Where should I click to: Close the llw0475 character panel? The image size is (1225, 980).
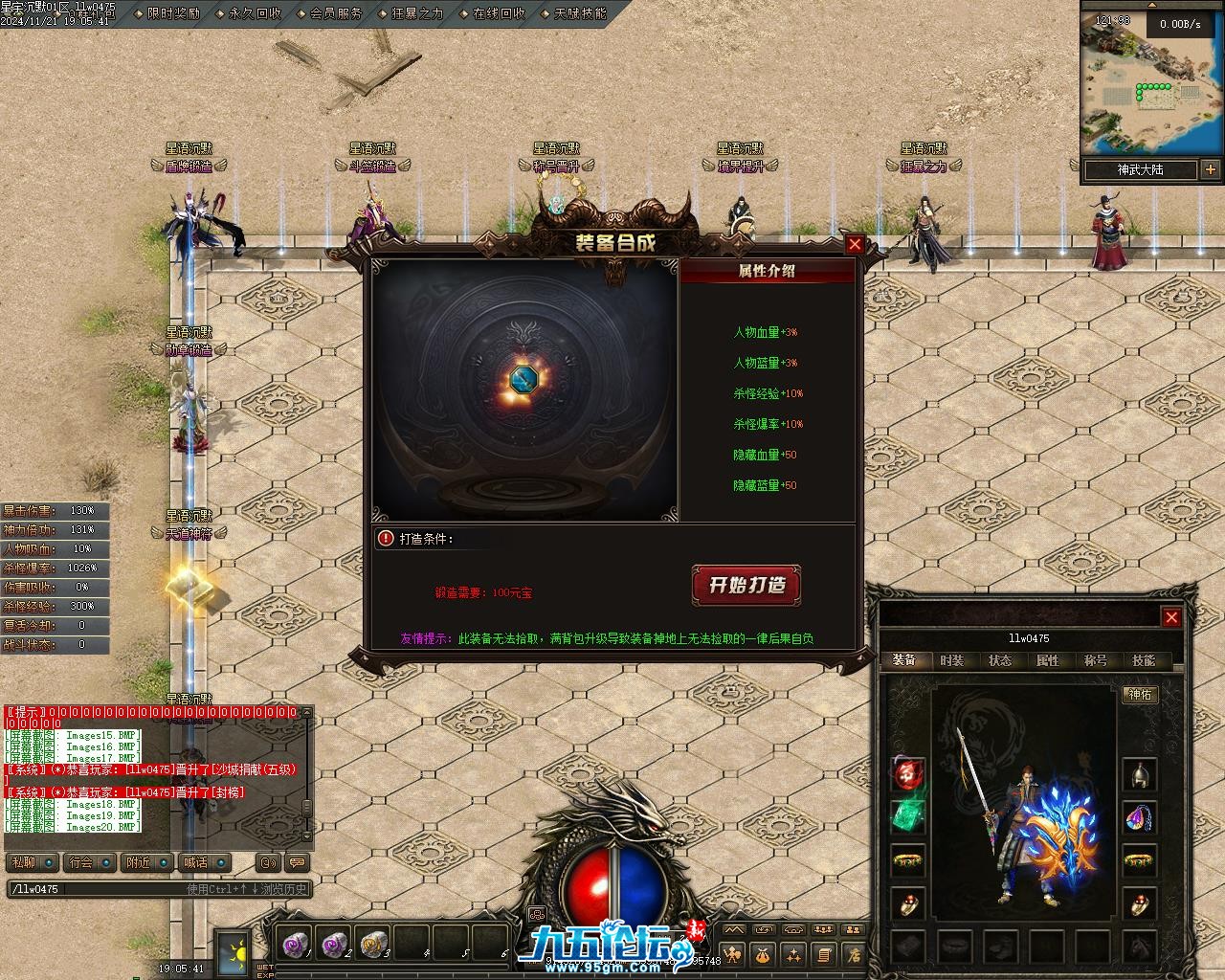(1170, 617)
